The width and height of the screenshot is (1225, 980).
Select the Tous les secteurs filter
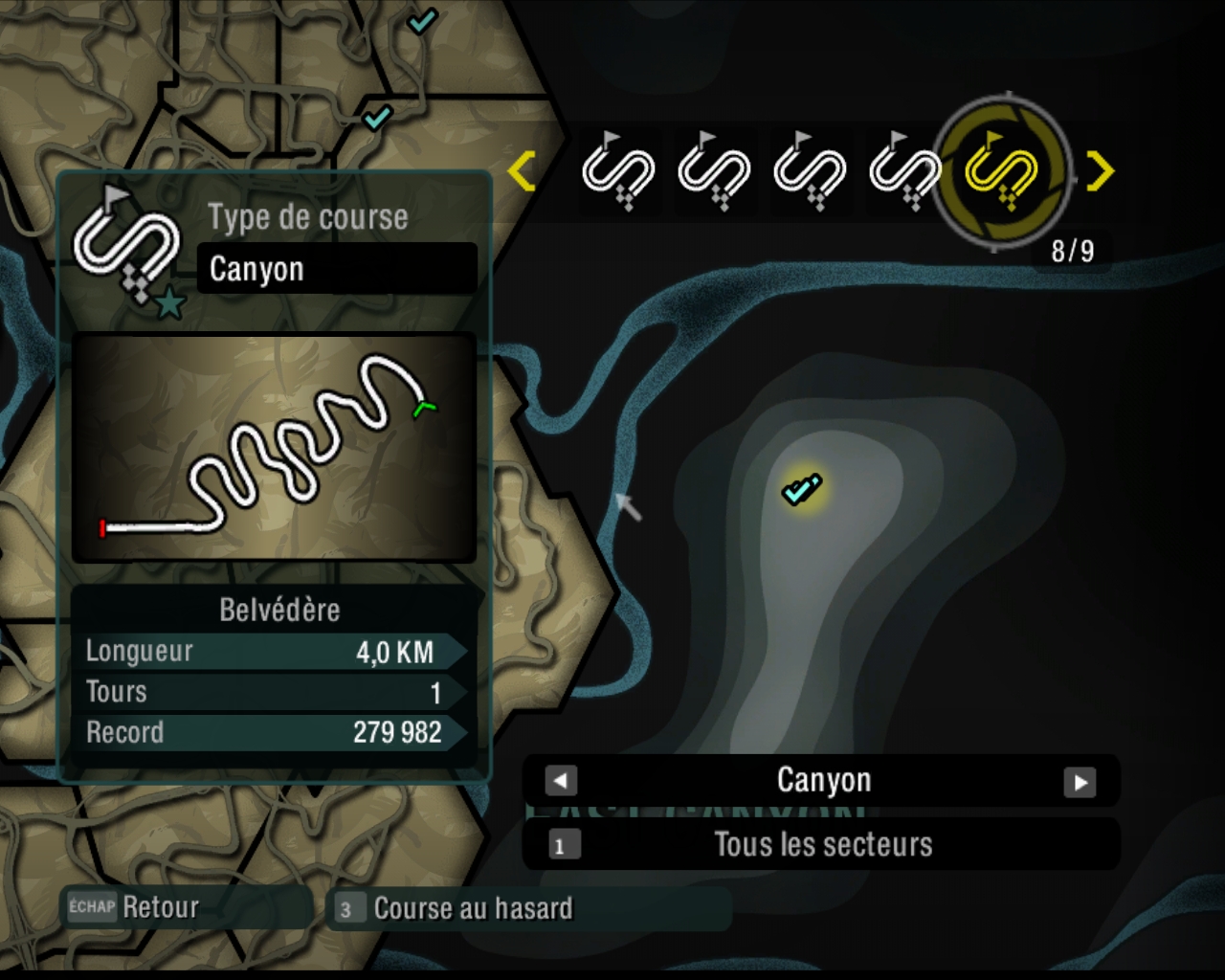tap(821, 845)
